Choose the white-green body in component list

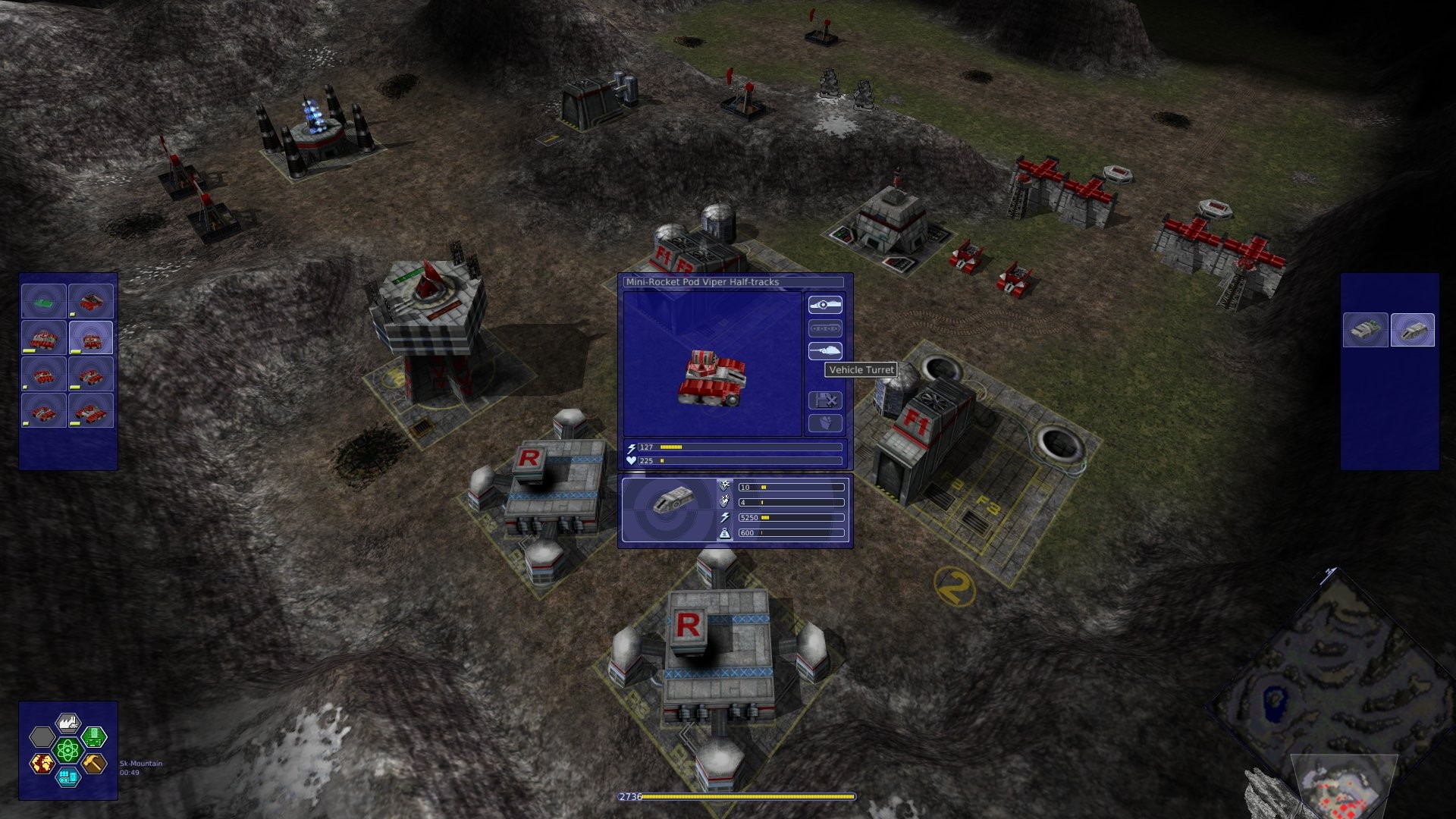1365,330
